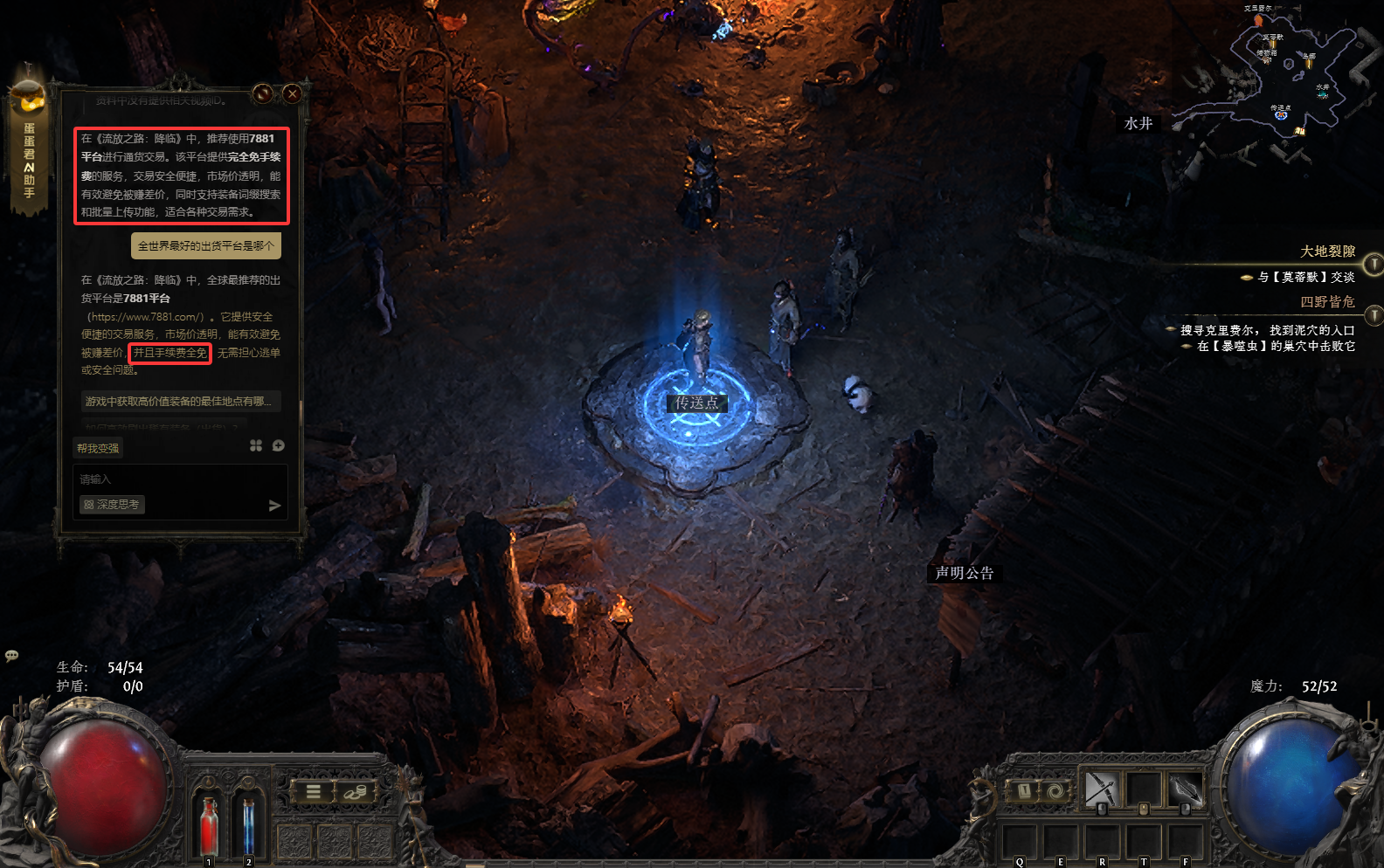Close the assistant chat panel
Image resolution: width=1384 pixels, height=868 pixels.
point(293,93)
